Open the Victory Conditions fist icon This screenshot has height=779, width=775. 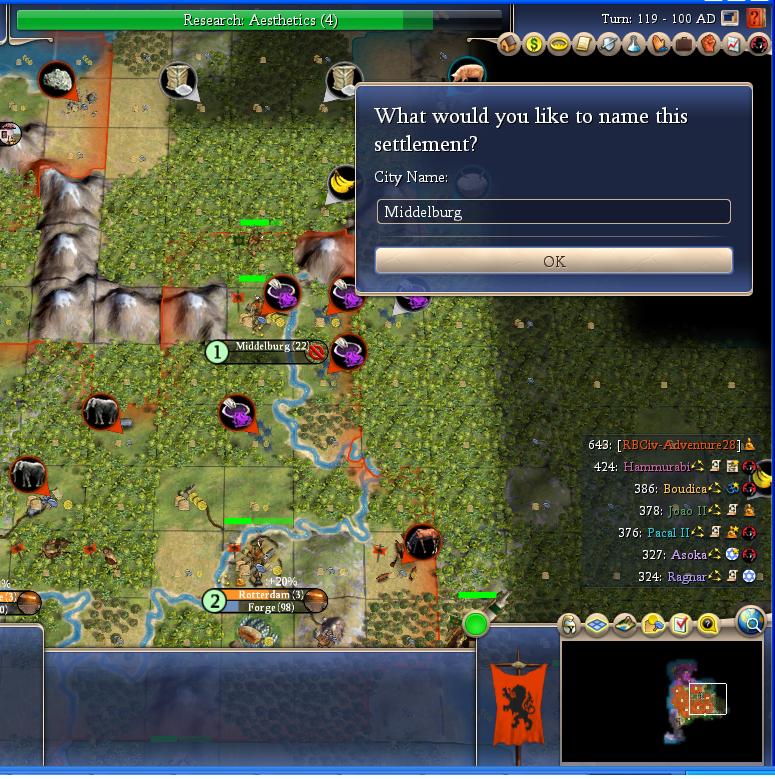[709, 44]
